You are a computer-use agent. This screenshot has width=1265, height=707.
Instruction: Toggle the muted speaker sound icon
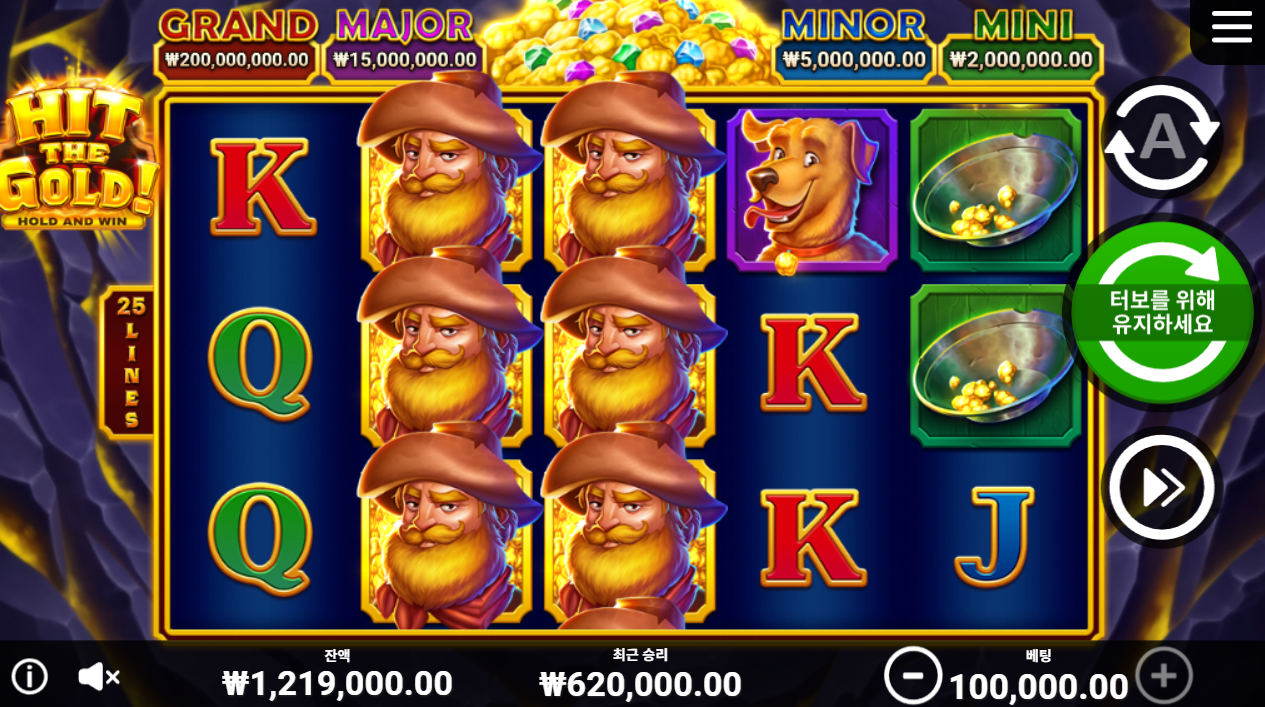[x=98, y=677]
